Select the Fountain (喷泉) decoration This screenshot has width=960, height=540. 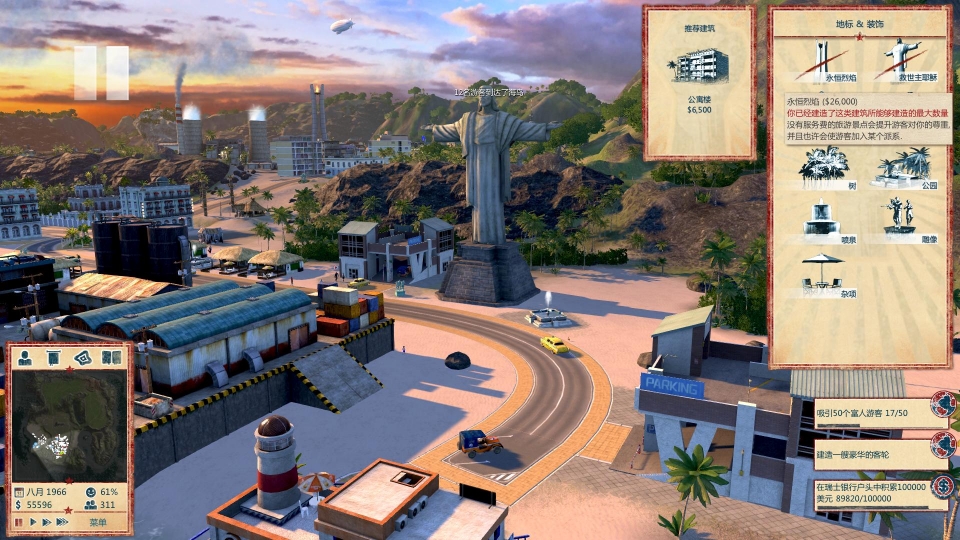(822, 218)
